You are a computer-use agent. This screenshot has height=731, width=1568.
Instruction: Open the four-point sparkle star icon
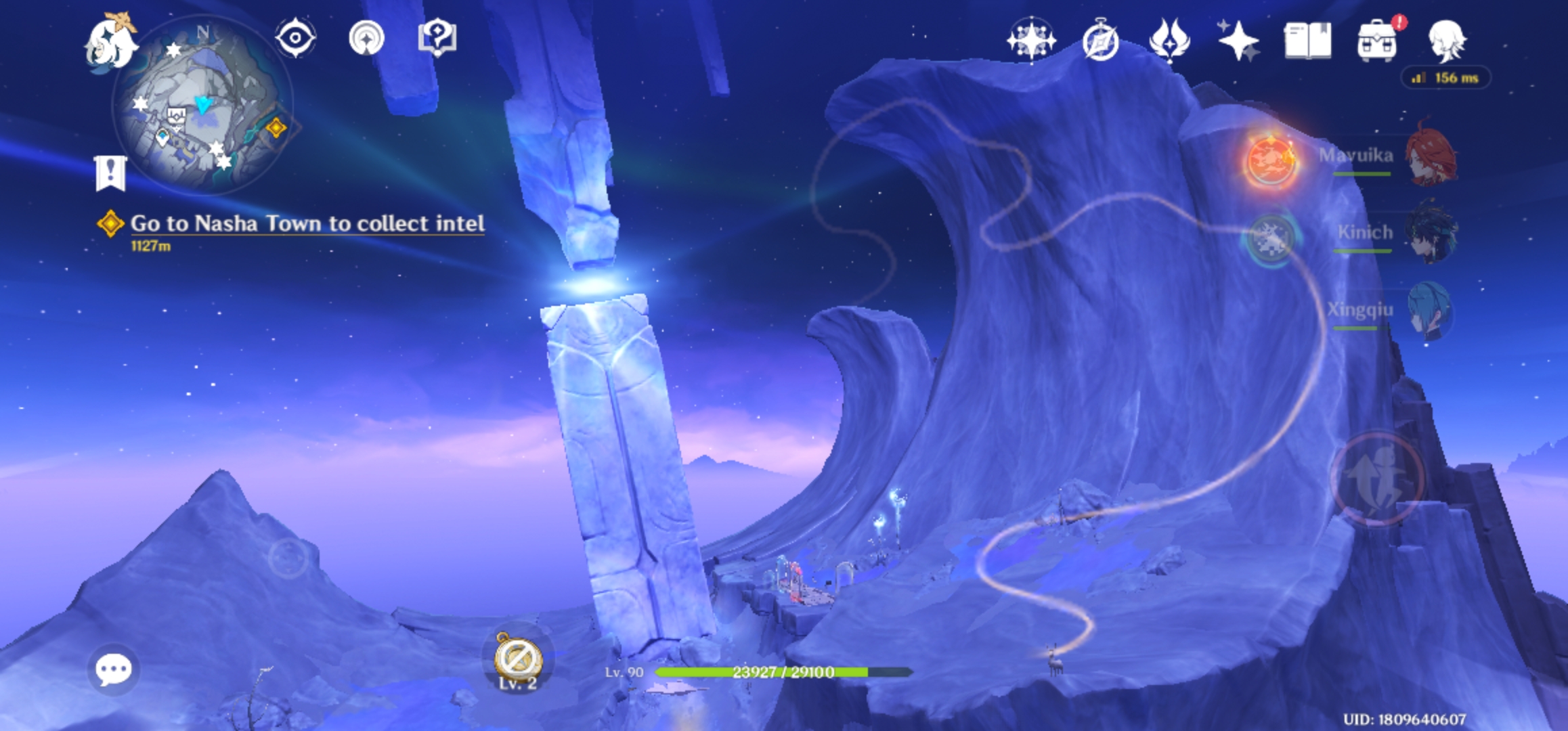click(x=1238, y=41)
